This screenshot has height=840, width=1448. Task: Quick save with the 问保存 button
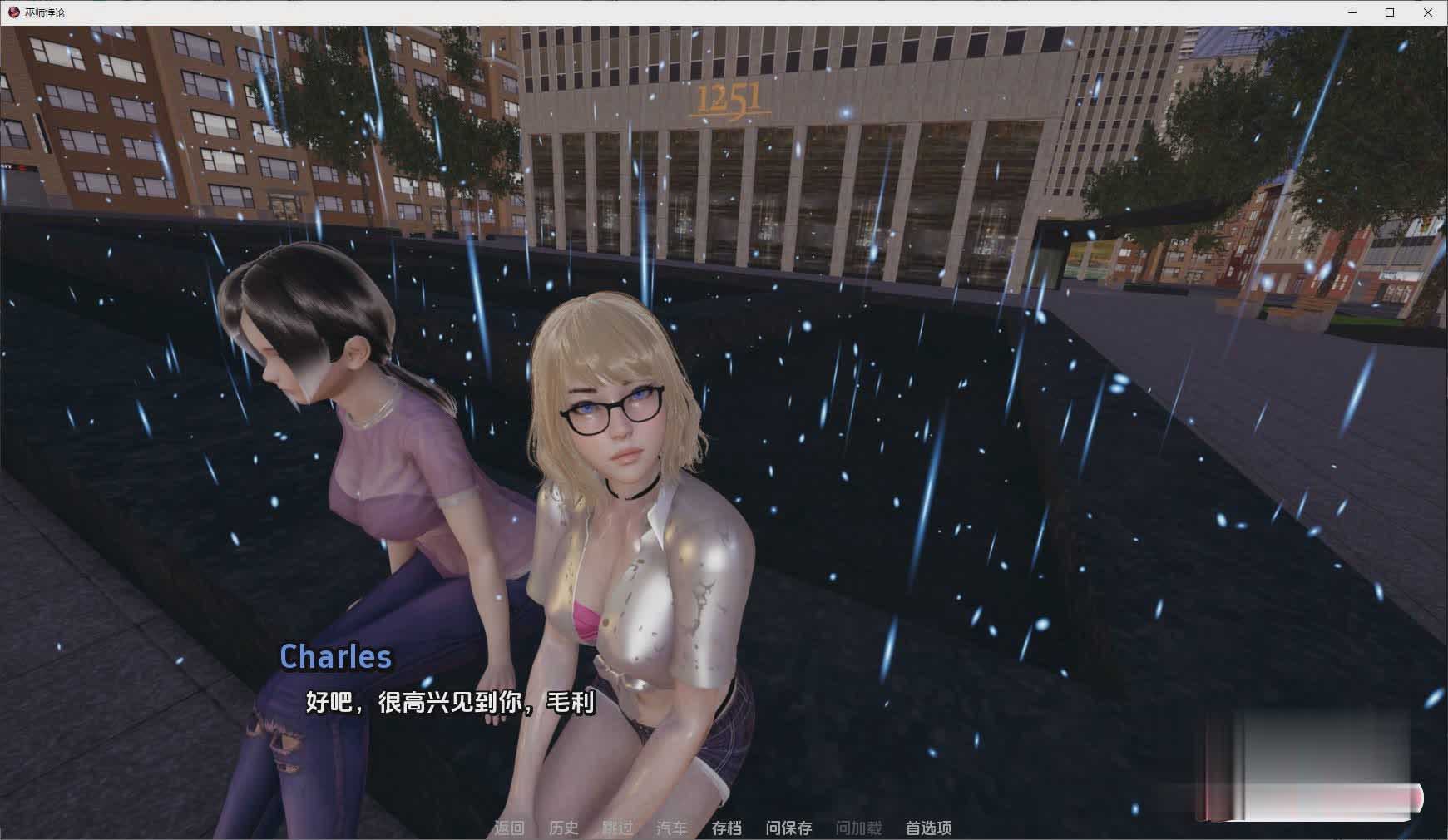click(788, 828)
